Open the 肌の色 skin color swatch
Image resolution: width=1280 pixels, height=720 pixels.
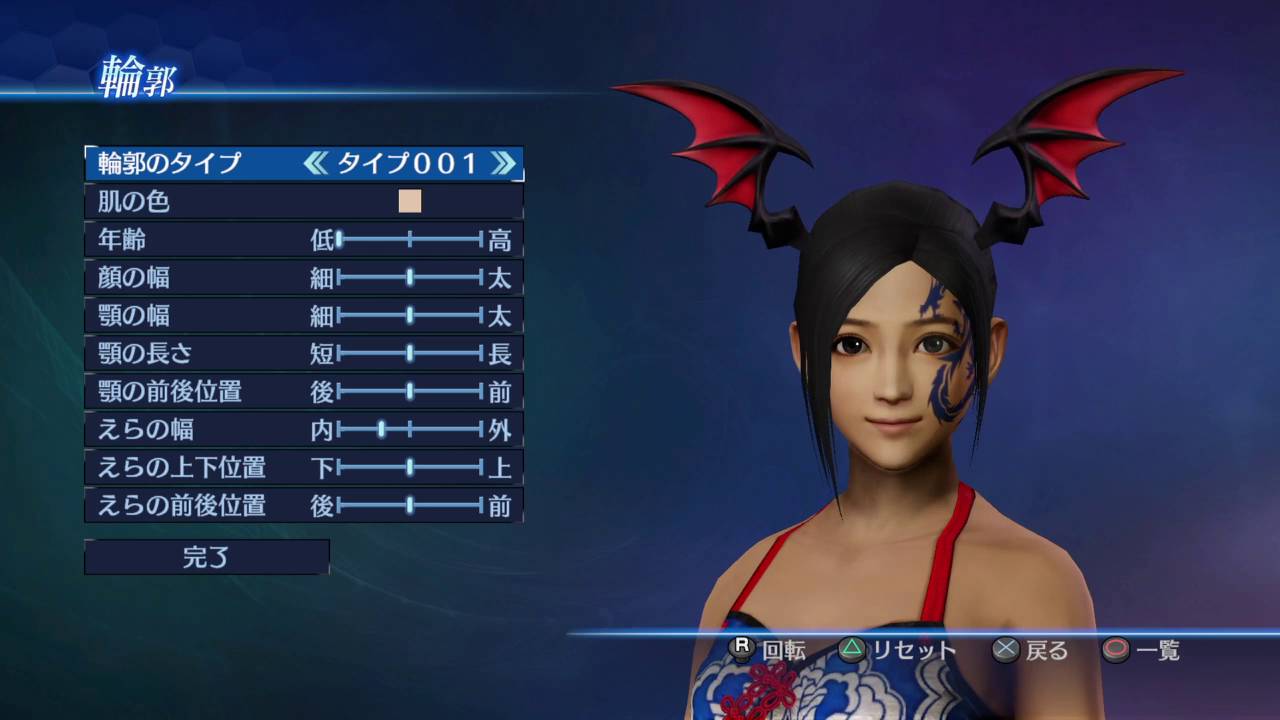coord(410,201)
